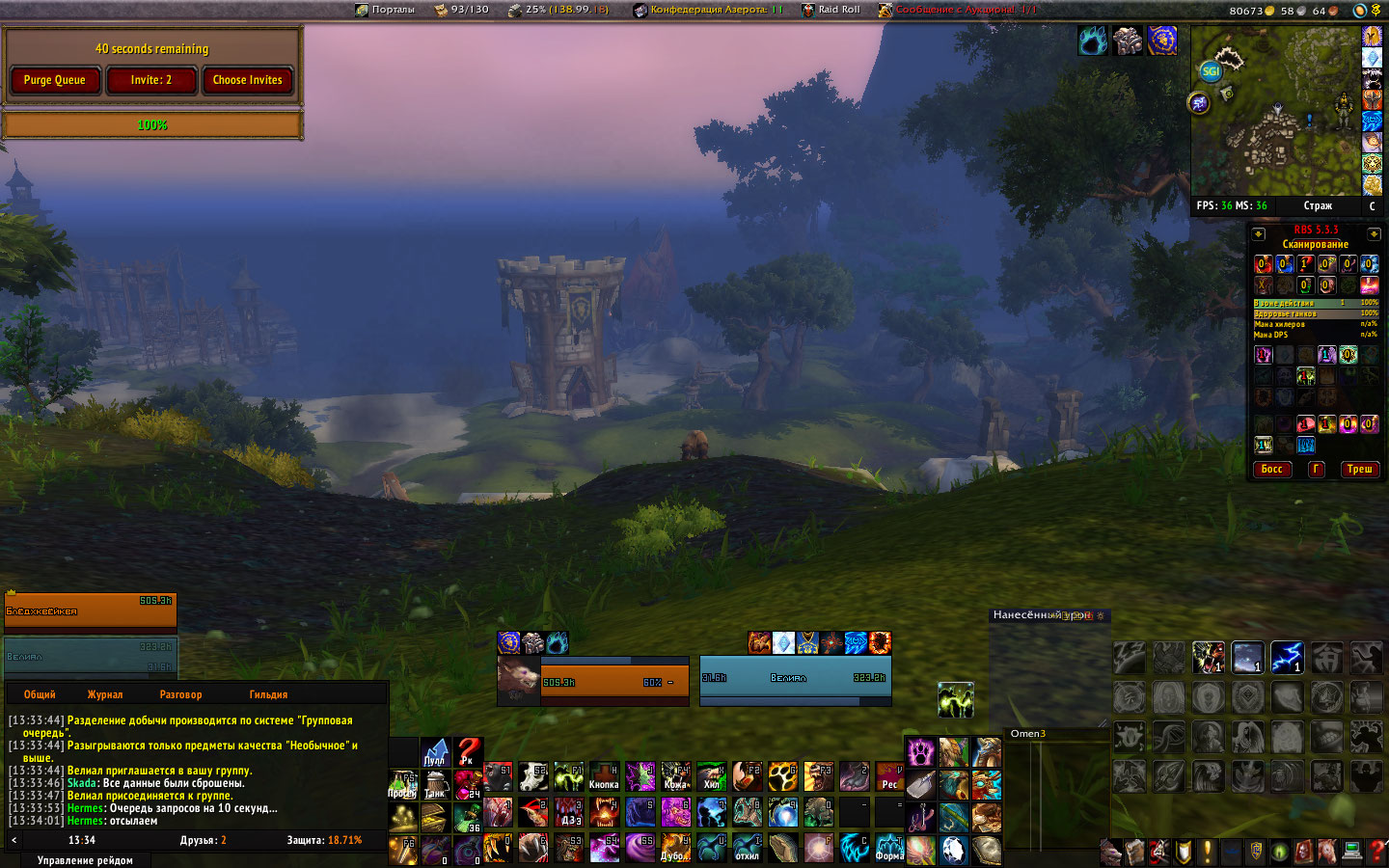The image size is (1389, 868).
Task: Open the Choose Invites options
Action: [x=248, y=80]
